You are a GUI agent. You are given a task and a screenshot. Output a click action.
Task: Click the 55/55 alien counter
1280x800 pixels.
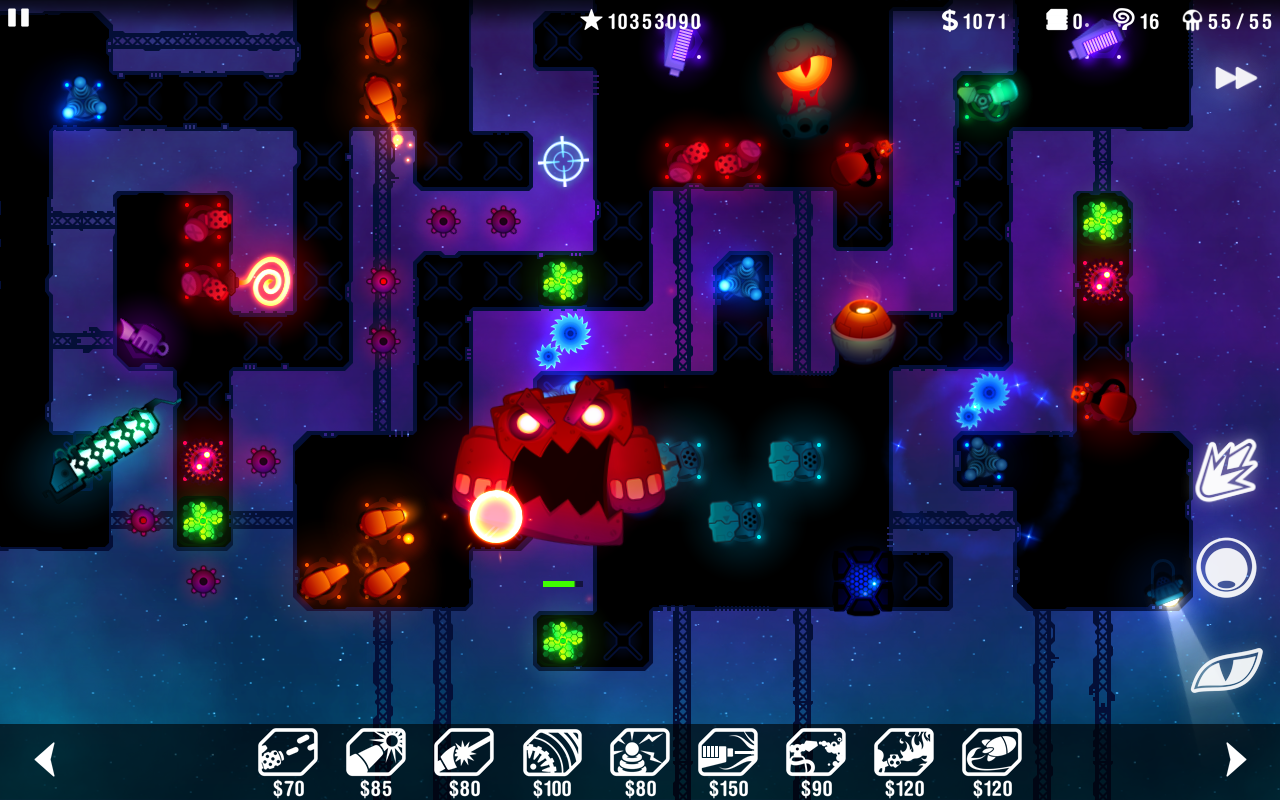(x=1227, y=21)
